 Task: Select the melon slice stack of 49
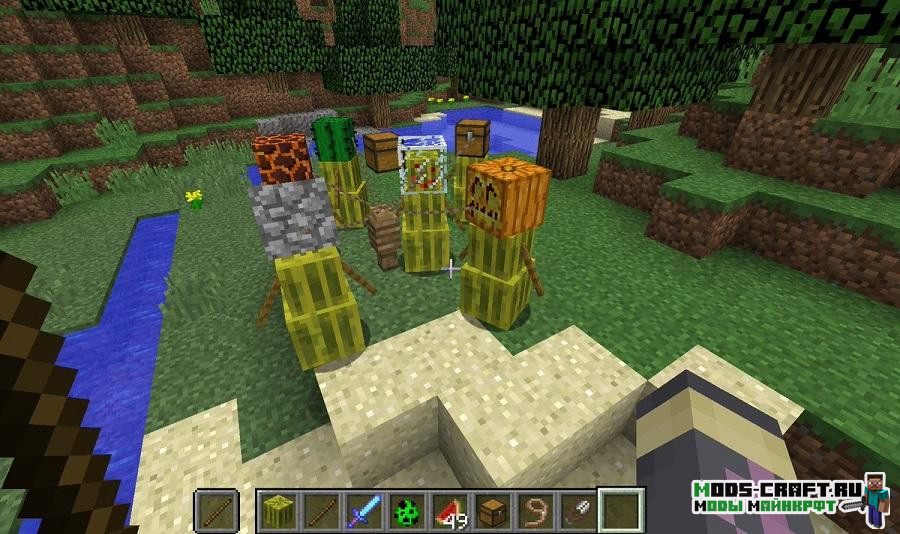click(446, 510)
